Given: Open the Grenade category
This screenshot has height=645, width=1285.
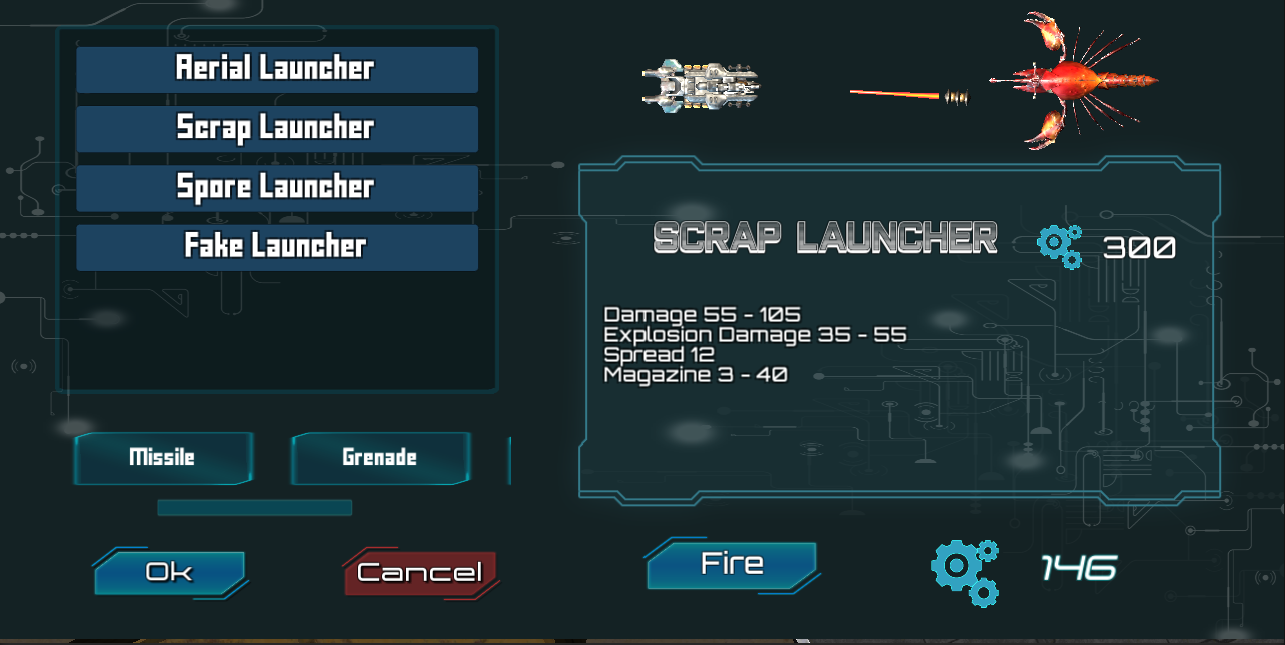Looking at the screenshot, I should [379, 458].
